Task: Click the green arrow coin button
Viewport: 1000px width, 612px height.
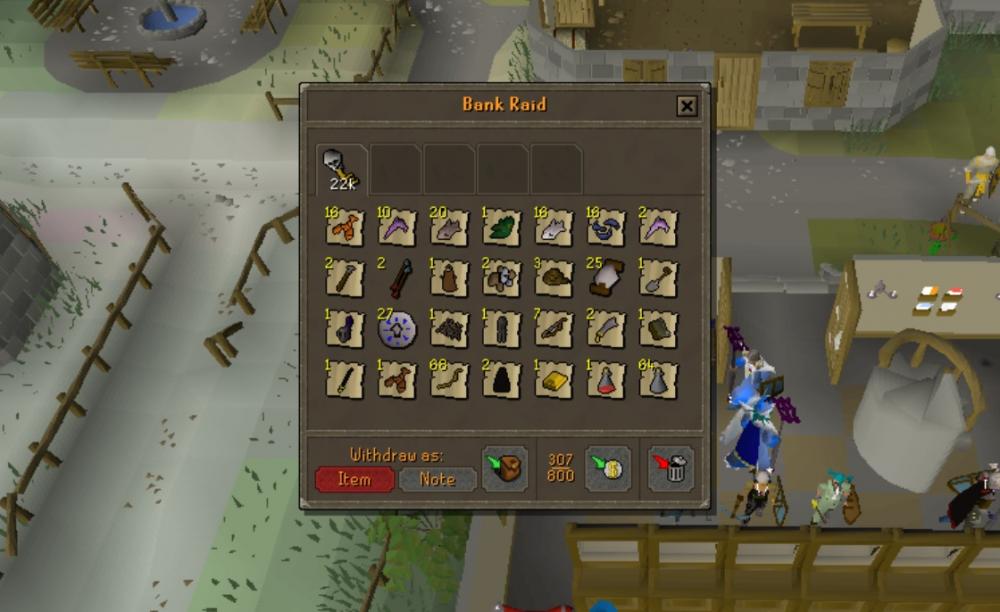Action: (x=607, y=469)
